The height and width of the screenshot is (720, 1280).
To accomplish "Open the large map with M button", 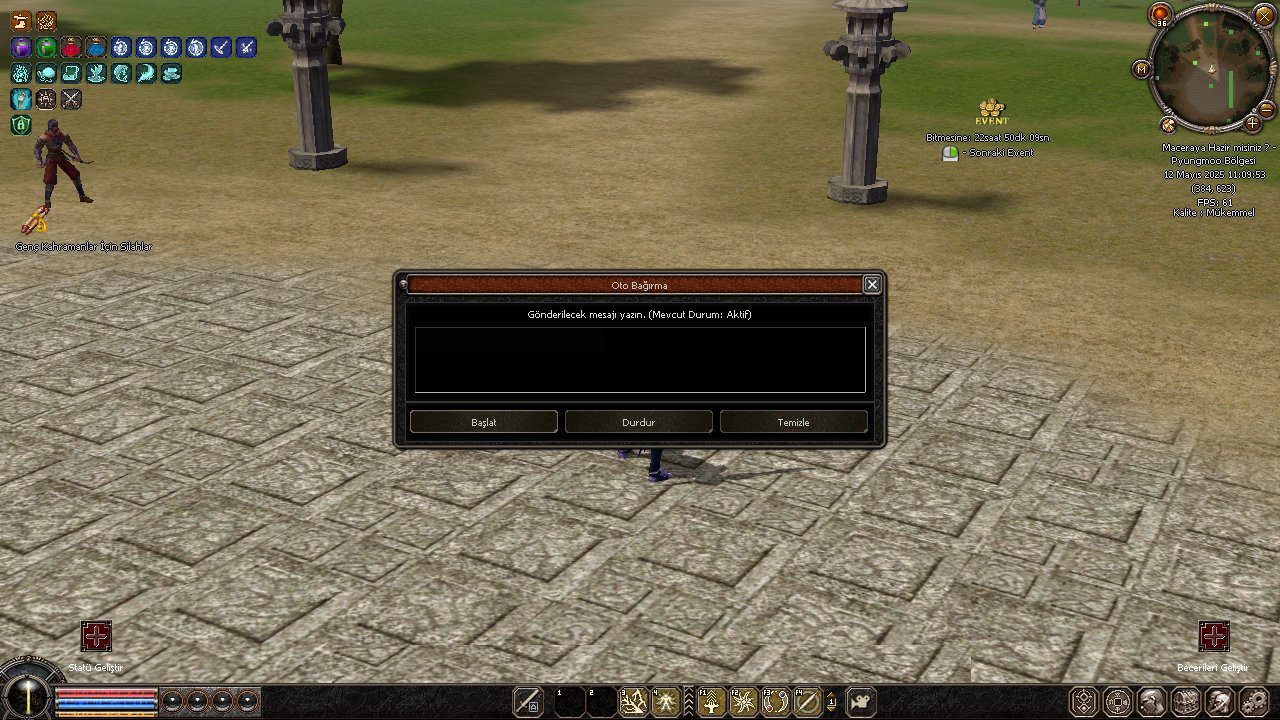I will pyautogui.click(x=1141, y=69).
